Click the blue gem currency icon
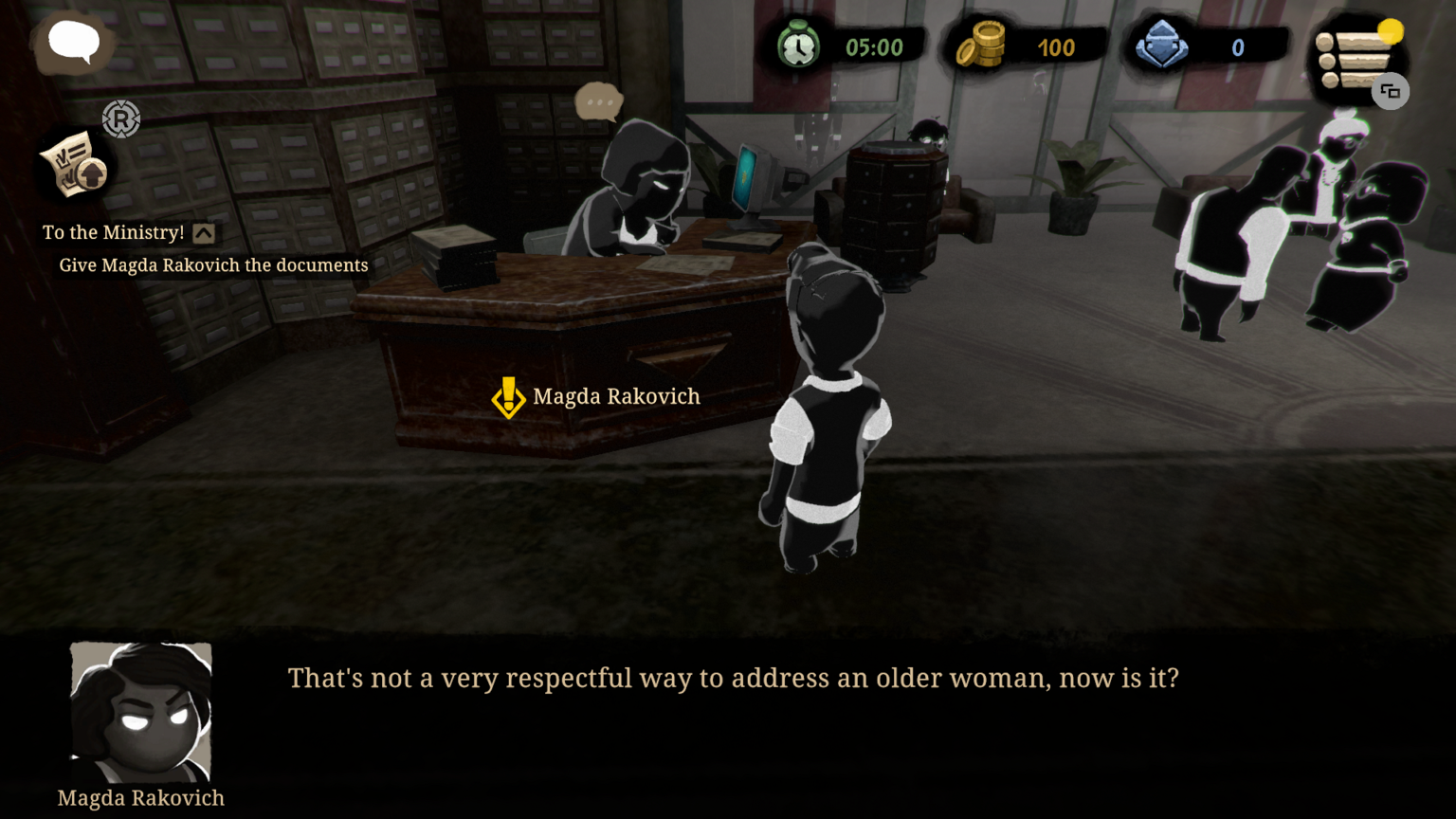 click(1162, 45)
